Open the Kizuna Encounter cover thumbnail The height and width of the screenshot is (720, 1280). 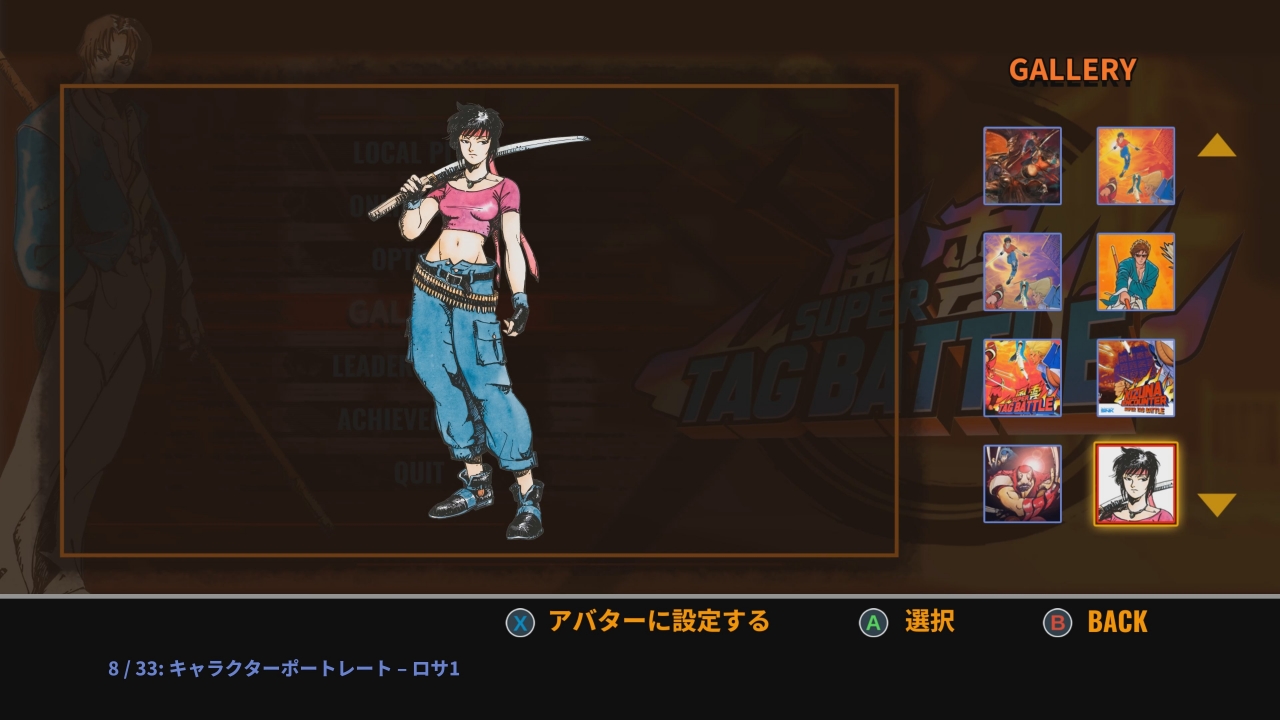1135,378
